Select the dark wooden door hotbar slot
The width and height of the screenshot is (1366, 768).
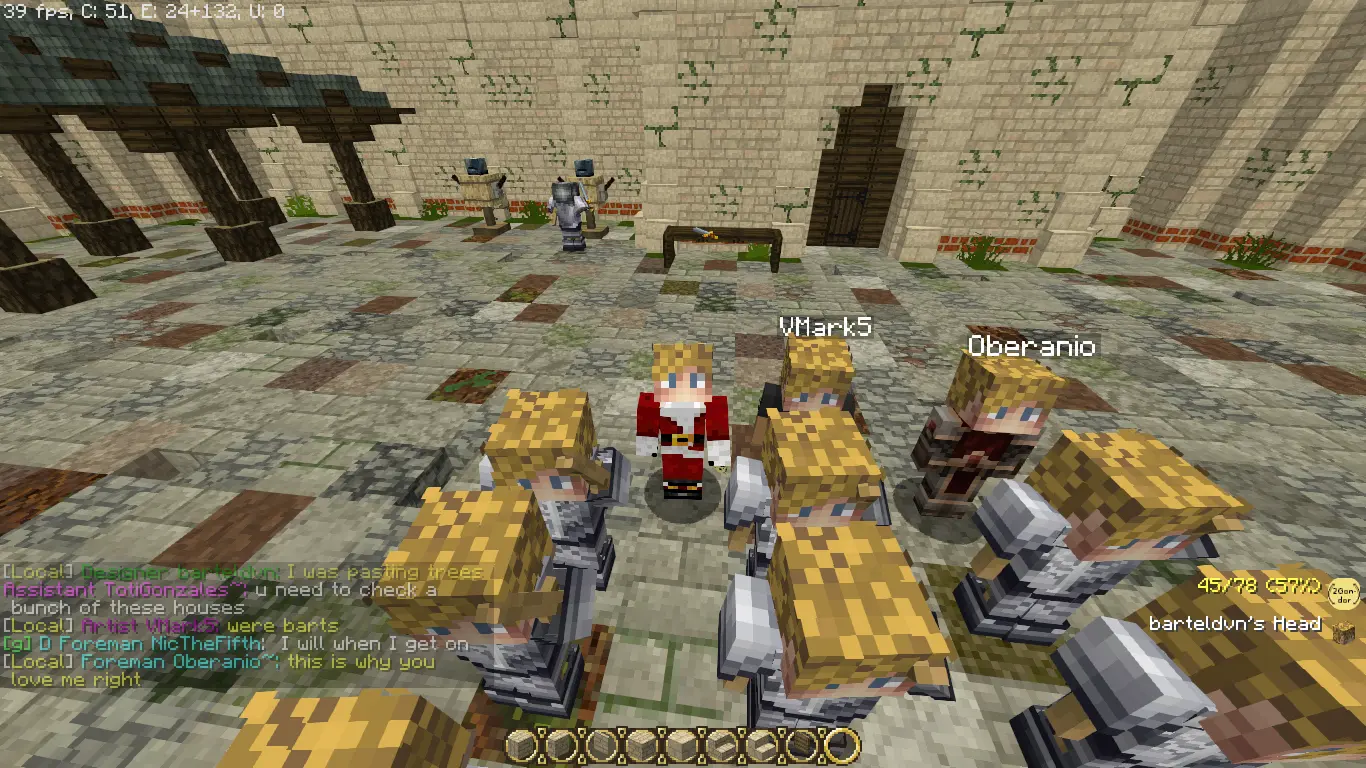click(x=802, y=745)
